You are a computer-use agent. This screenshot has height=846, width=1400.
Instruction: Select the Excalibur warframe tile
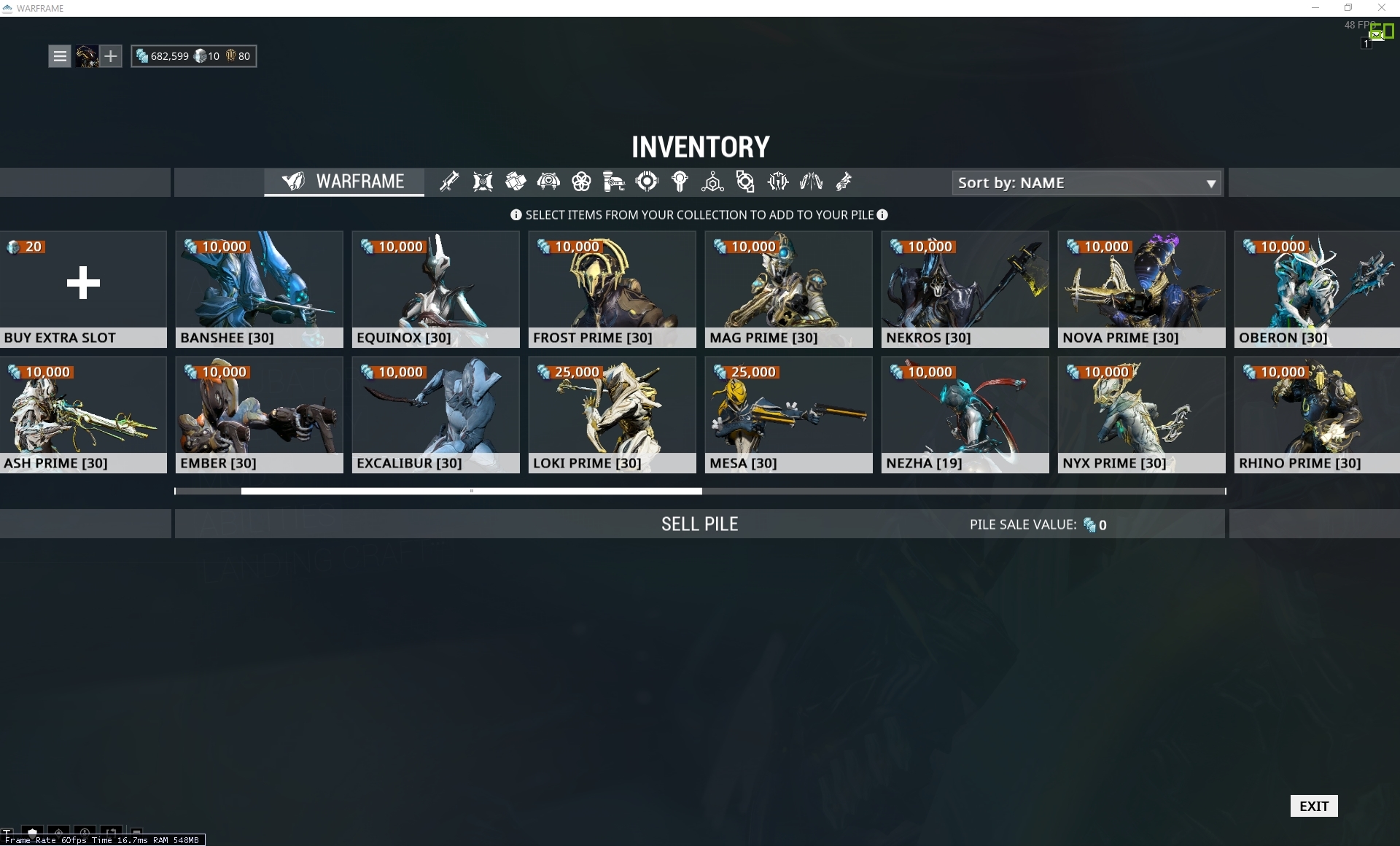(x=435, y=415)
